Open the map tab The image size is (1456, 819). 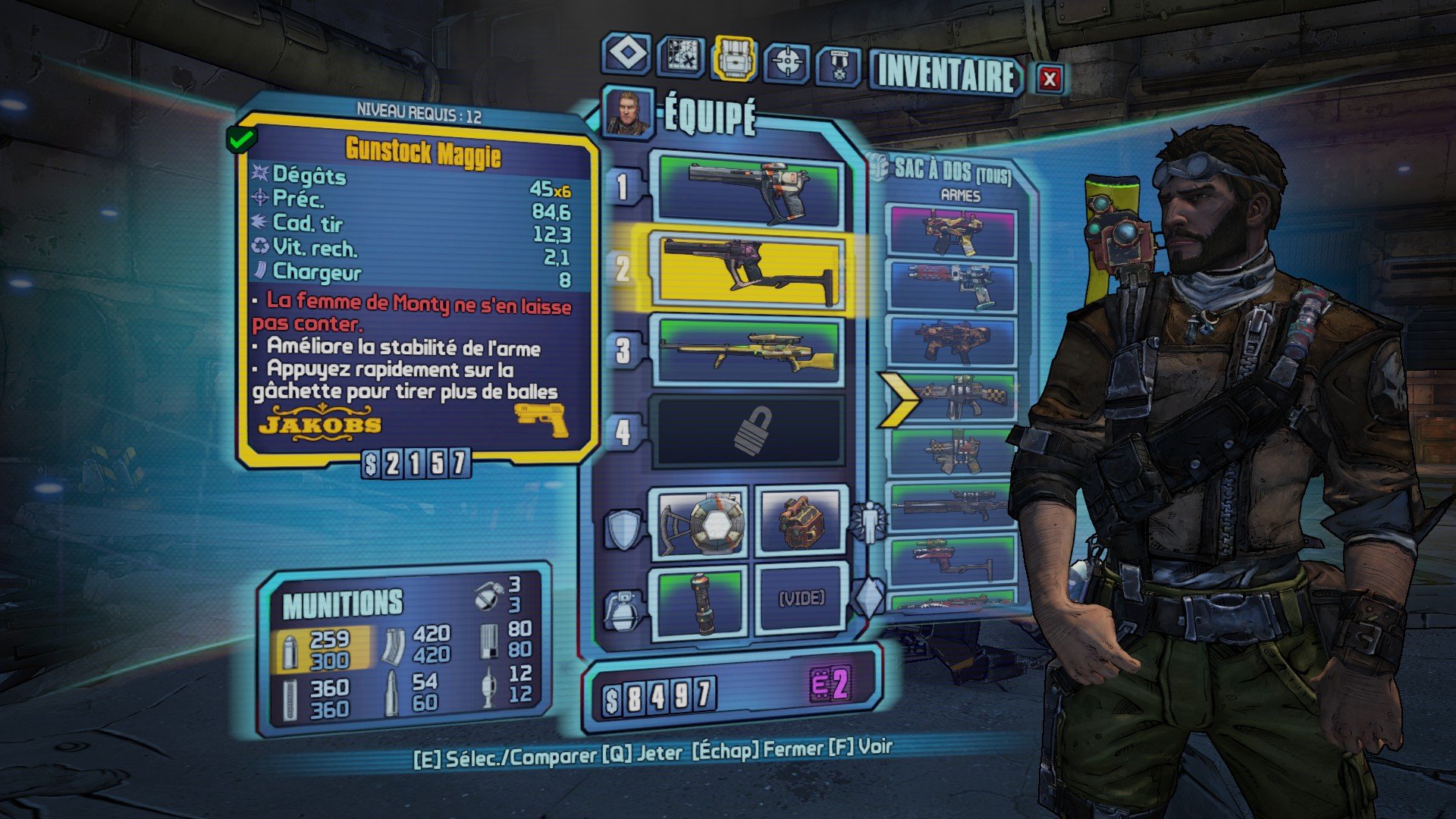point(680,56)
